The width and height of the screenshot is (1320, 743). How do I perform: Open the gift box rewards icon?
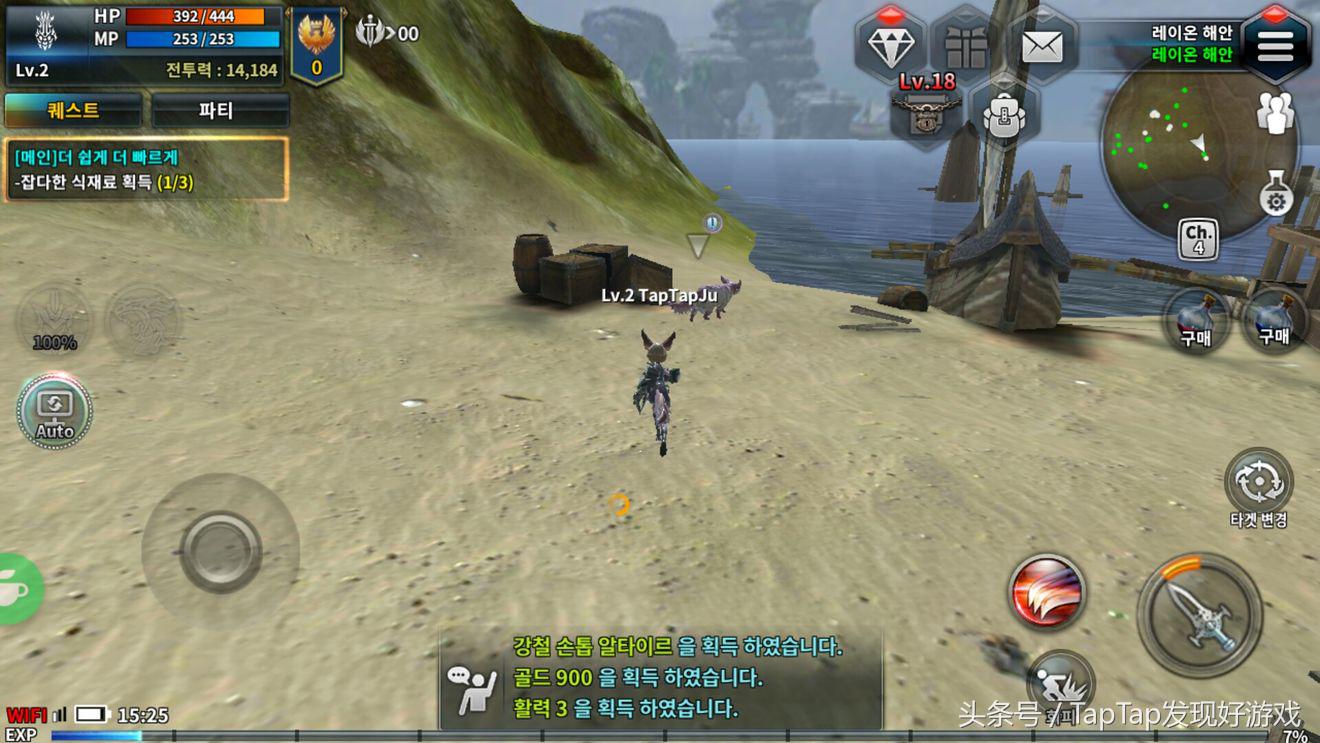965,46
